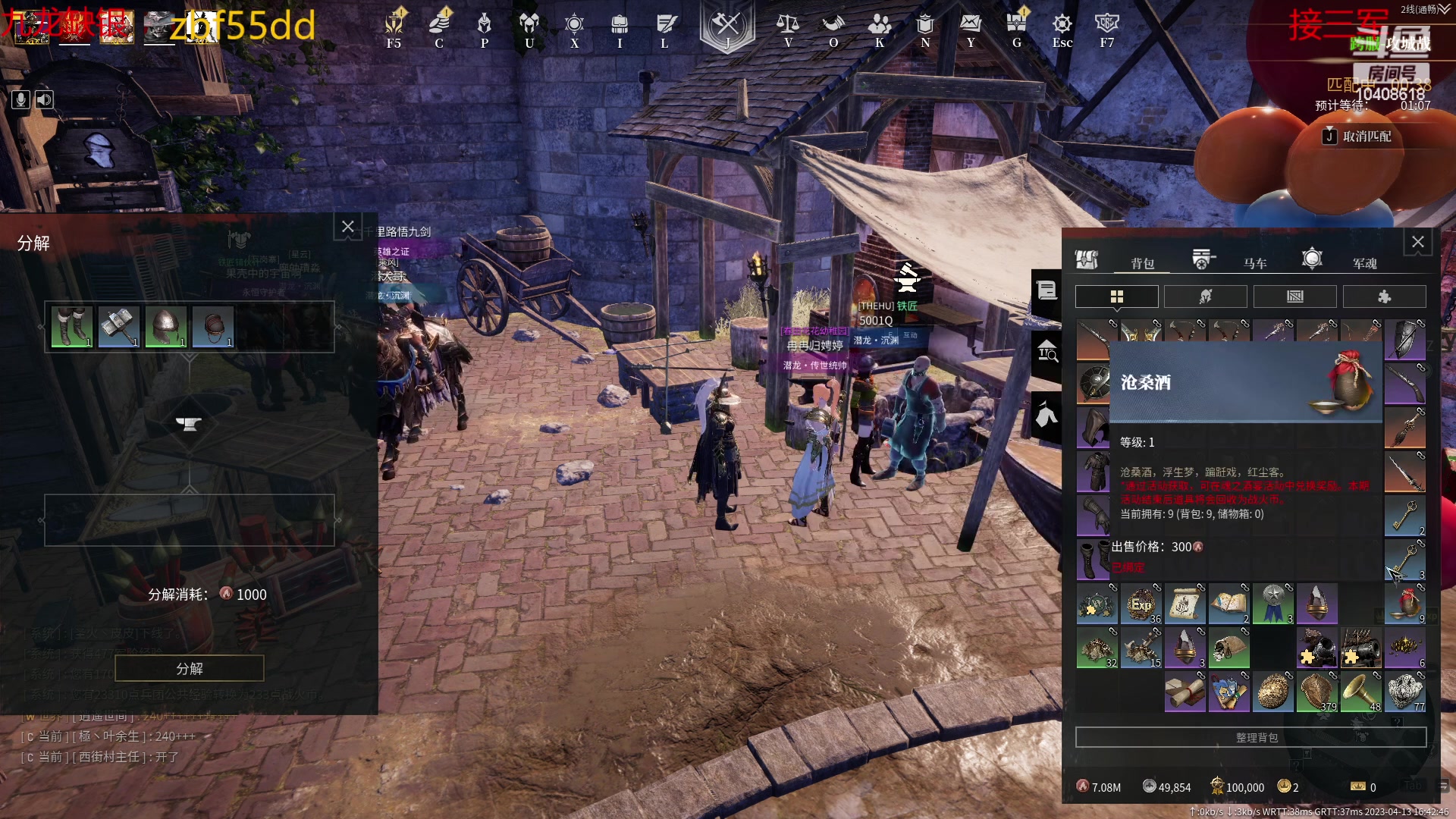Open the 背包 (backpack) tab
This screenshot has width=1456, height=819.
tap(1142, 263)
